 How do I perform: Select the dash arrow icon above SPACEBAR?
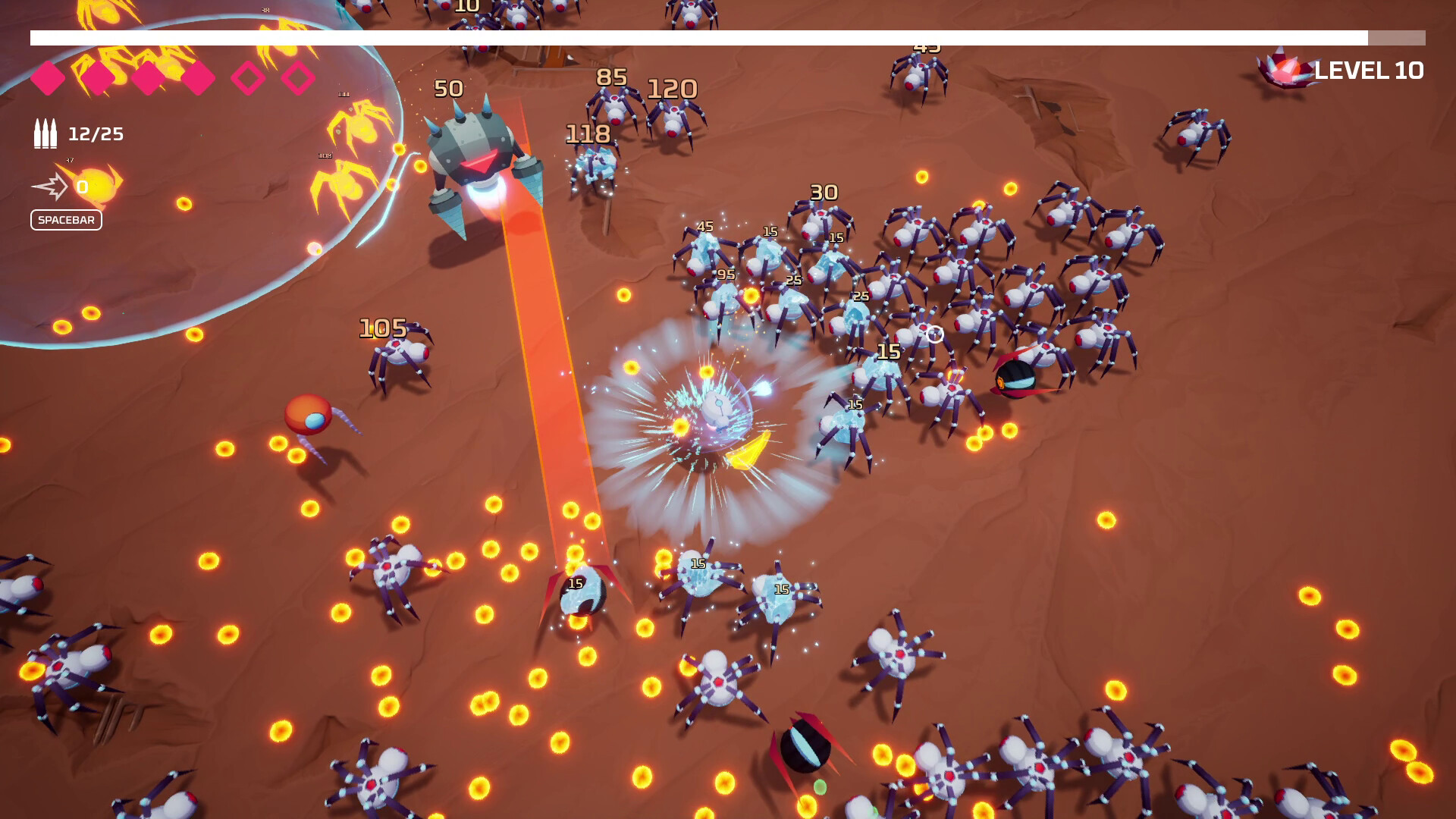coord(52,184)
